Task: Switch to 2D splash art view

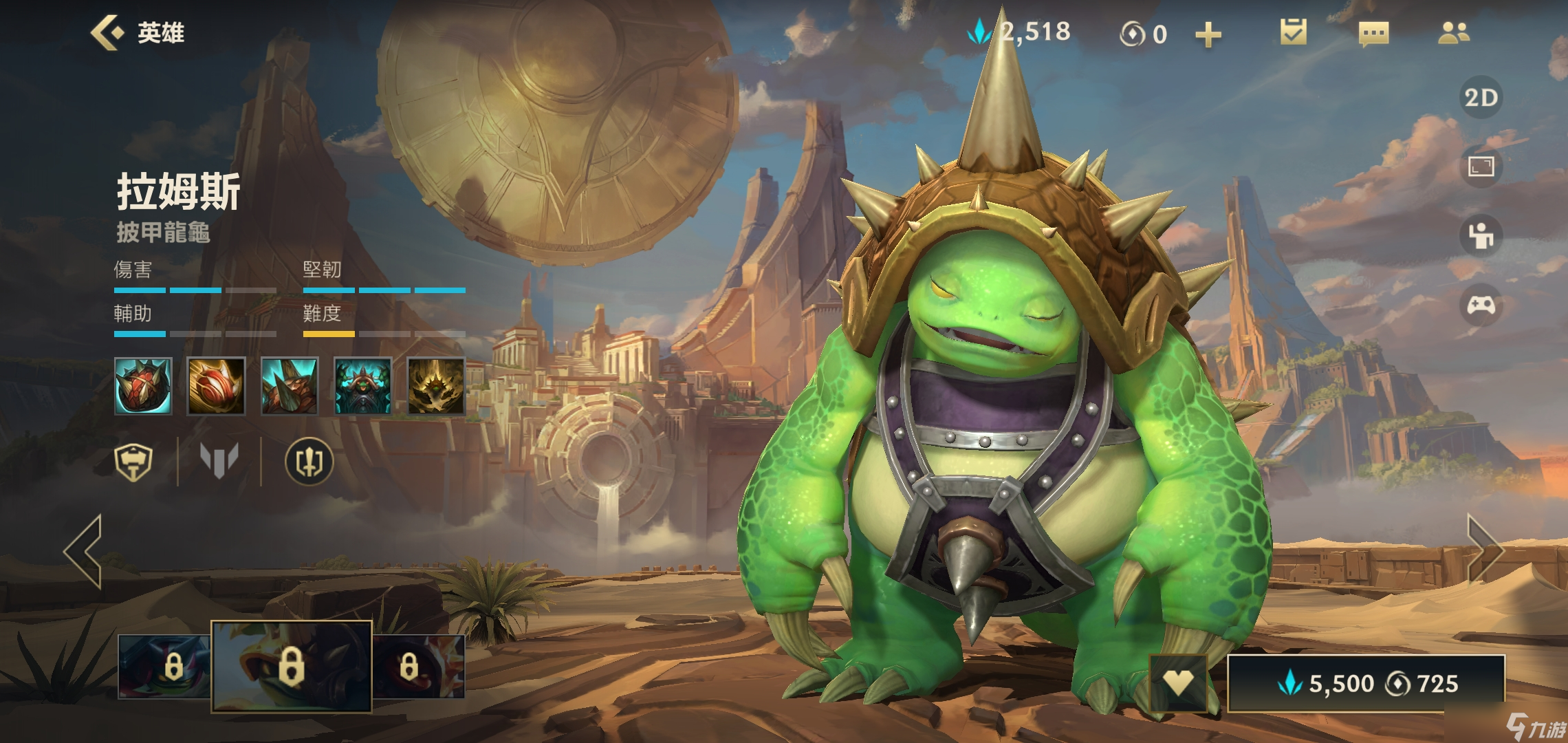Action: click(x=1481, y=98)
